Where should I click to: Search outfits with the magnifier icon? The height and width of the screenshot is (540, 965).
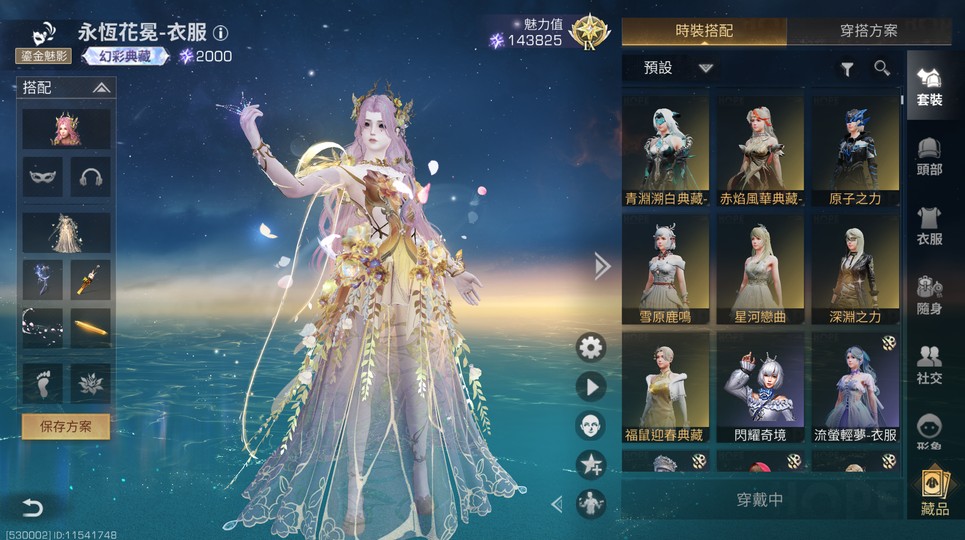tap(882, 68)
